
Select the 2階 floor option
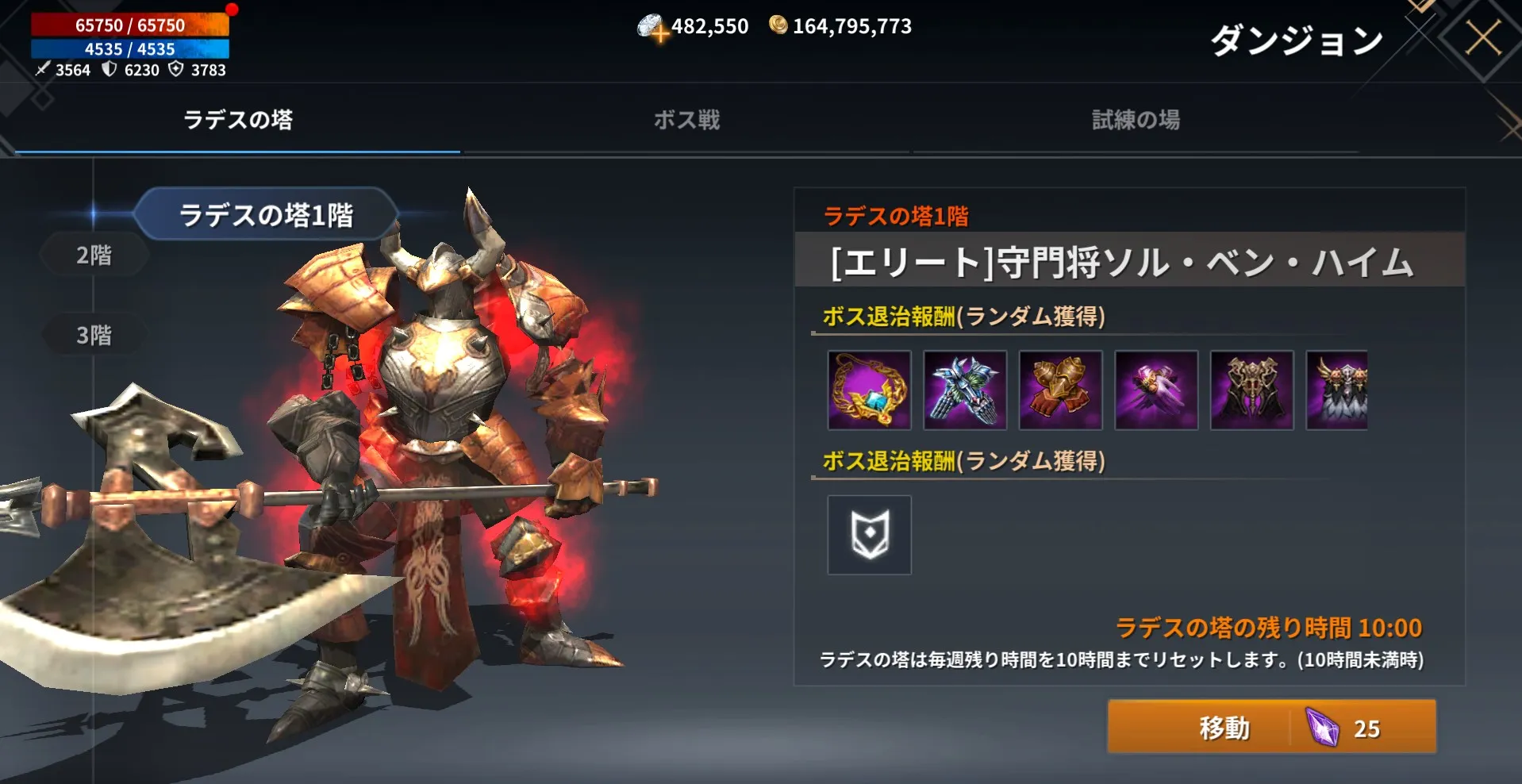[93, 256]
